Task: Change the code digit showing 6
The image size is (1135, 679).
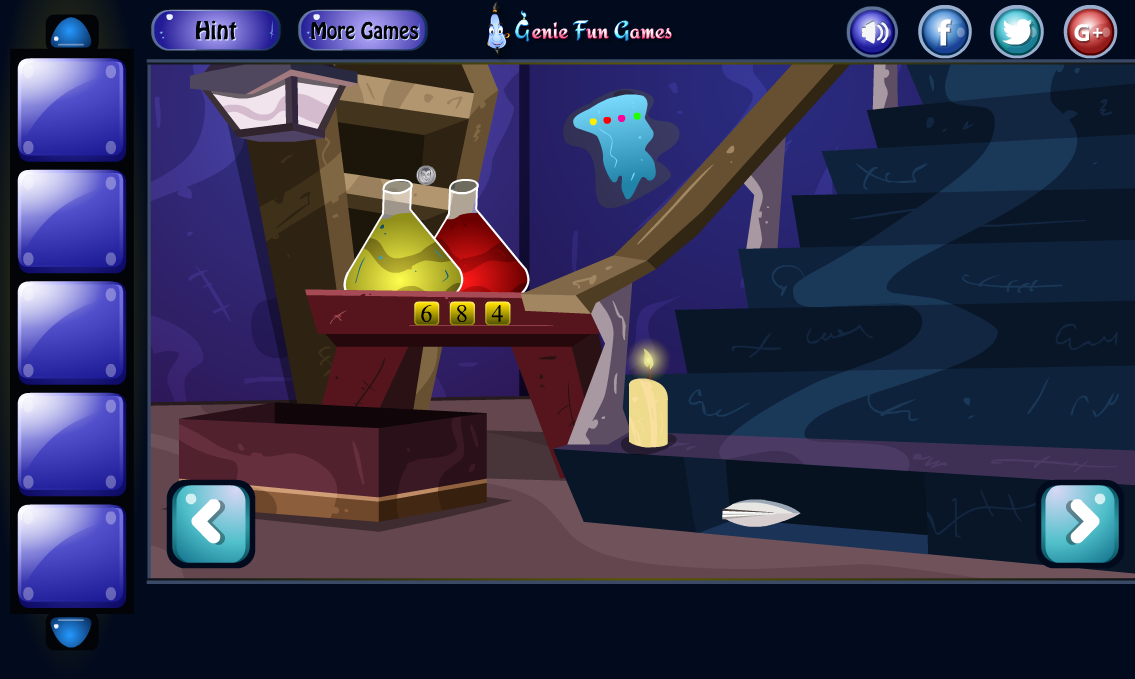Action: tap(426, 314)
